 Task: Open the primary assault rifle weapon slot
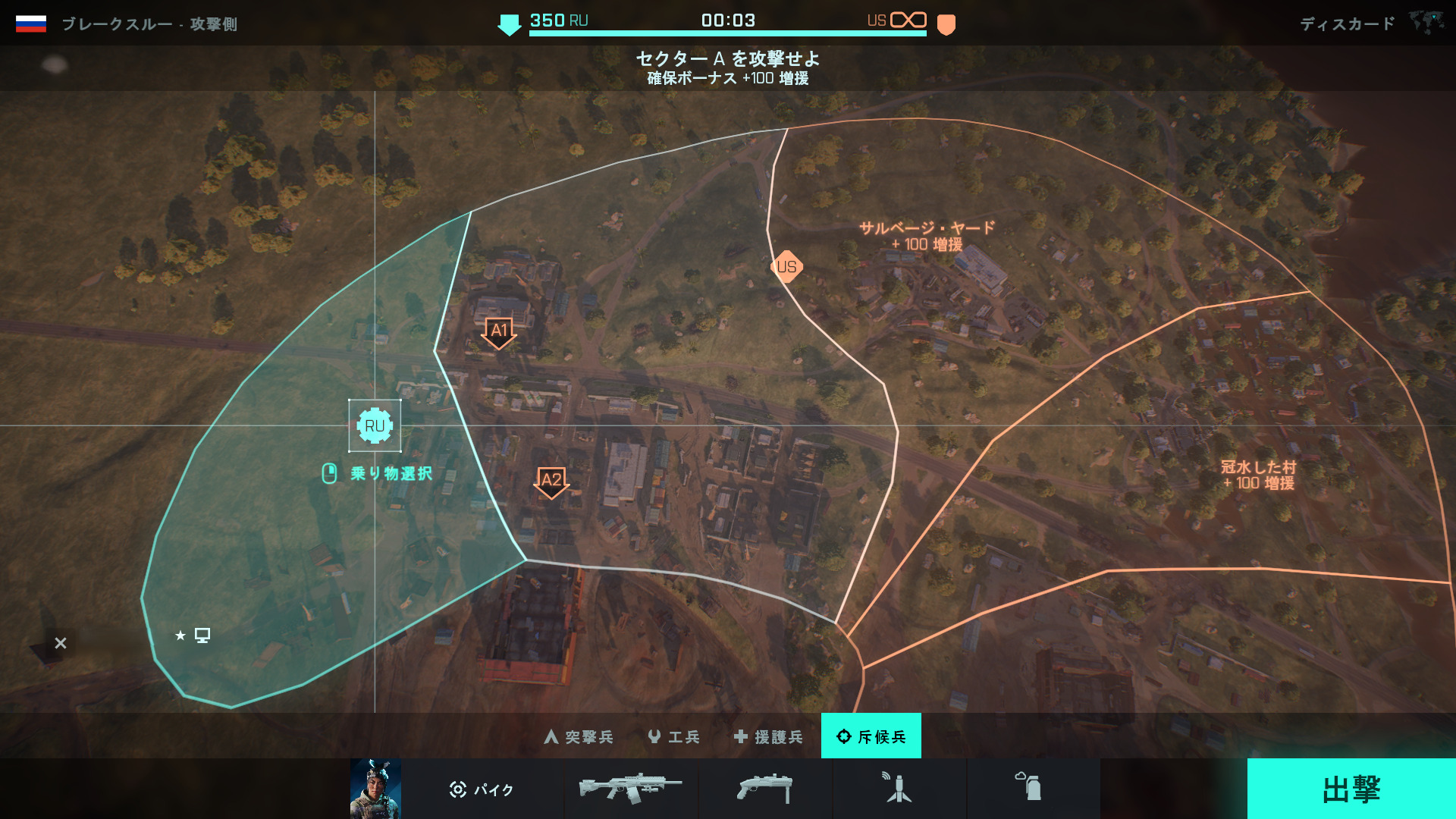point(631,789)
